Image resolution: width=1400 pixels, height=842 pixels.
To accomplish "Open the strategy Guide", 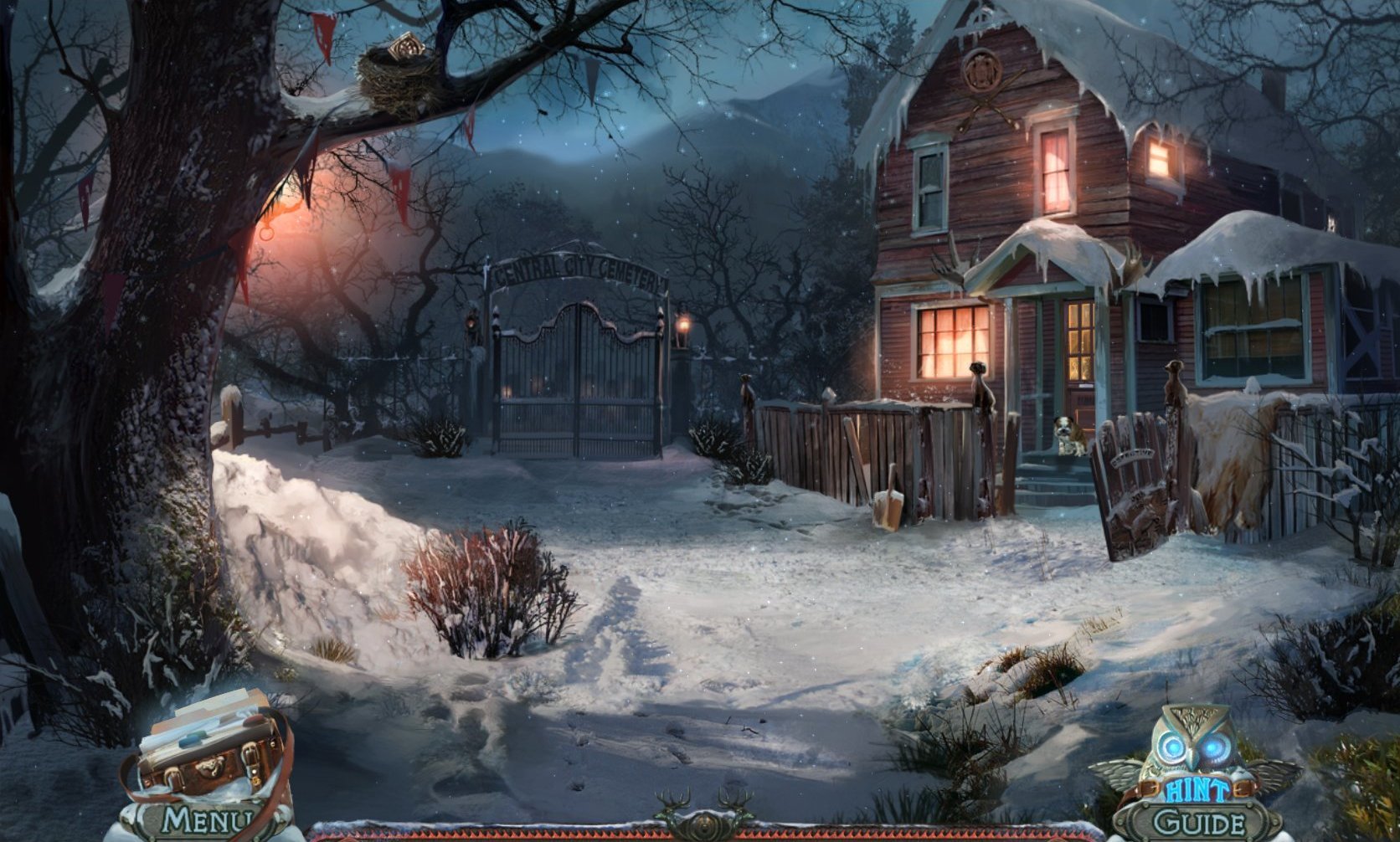I will pos(1197,823).
